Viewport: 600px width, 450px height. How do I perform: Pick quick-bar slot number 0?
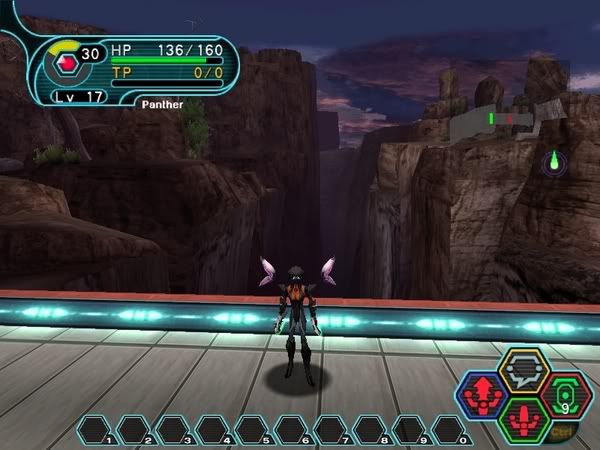(x=452, y=431)
